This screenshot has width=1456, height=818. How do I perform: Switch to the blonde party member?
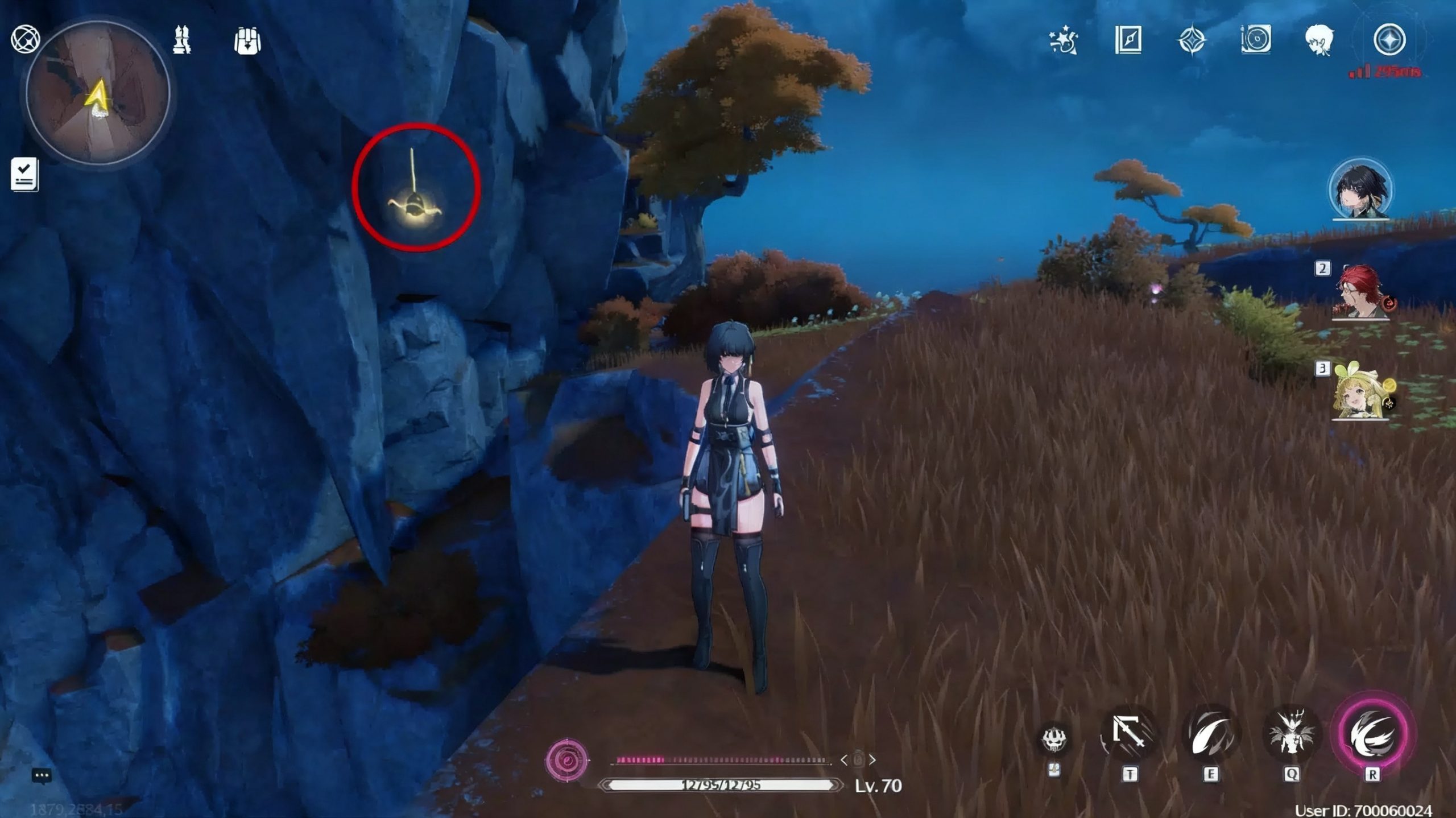click(1361, 392)
